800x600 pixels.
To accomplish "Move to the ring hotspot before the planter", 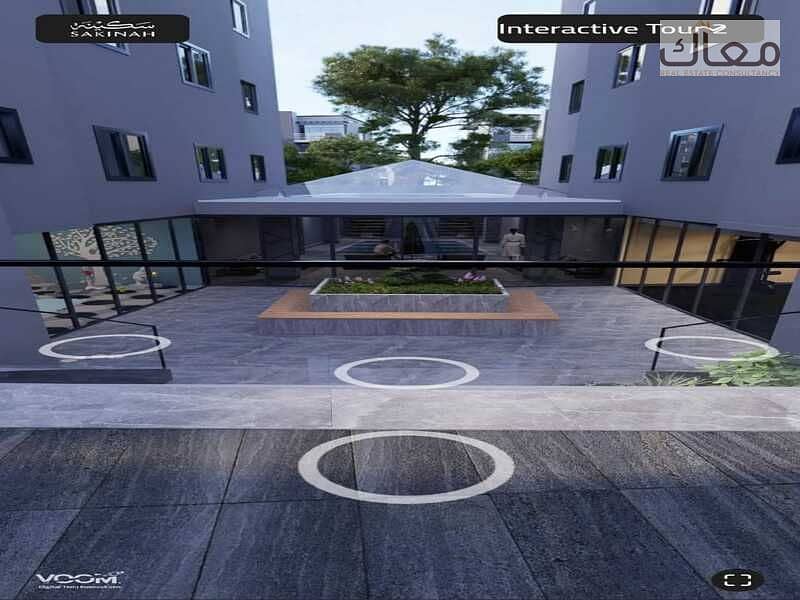I will [x=406, y=372].
